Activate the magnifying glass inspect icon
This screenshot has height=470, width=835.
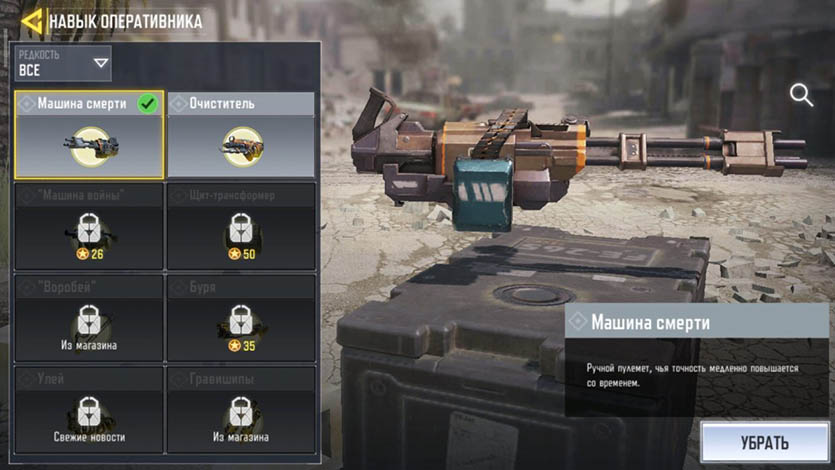tap(801, 95)
